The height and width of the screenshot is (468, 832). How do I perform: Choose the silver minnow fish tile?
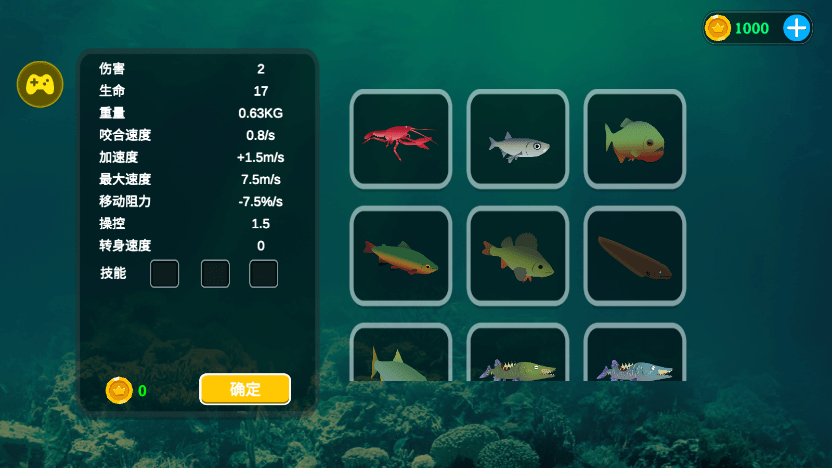518,139
